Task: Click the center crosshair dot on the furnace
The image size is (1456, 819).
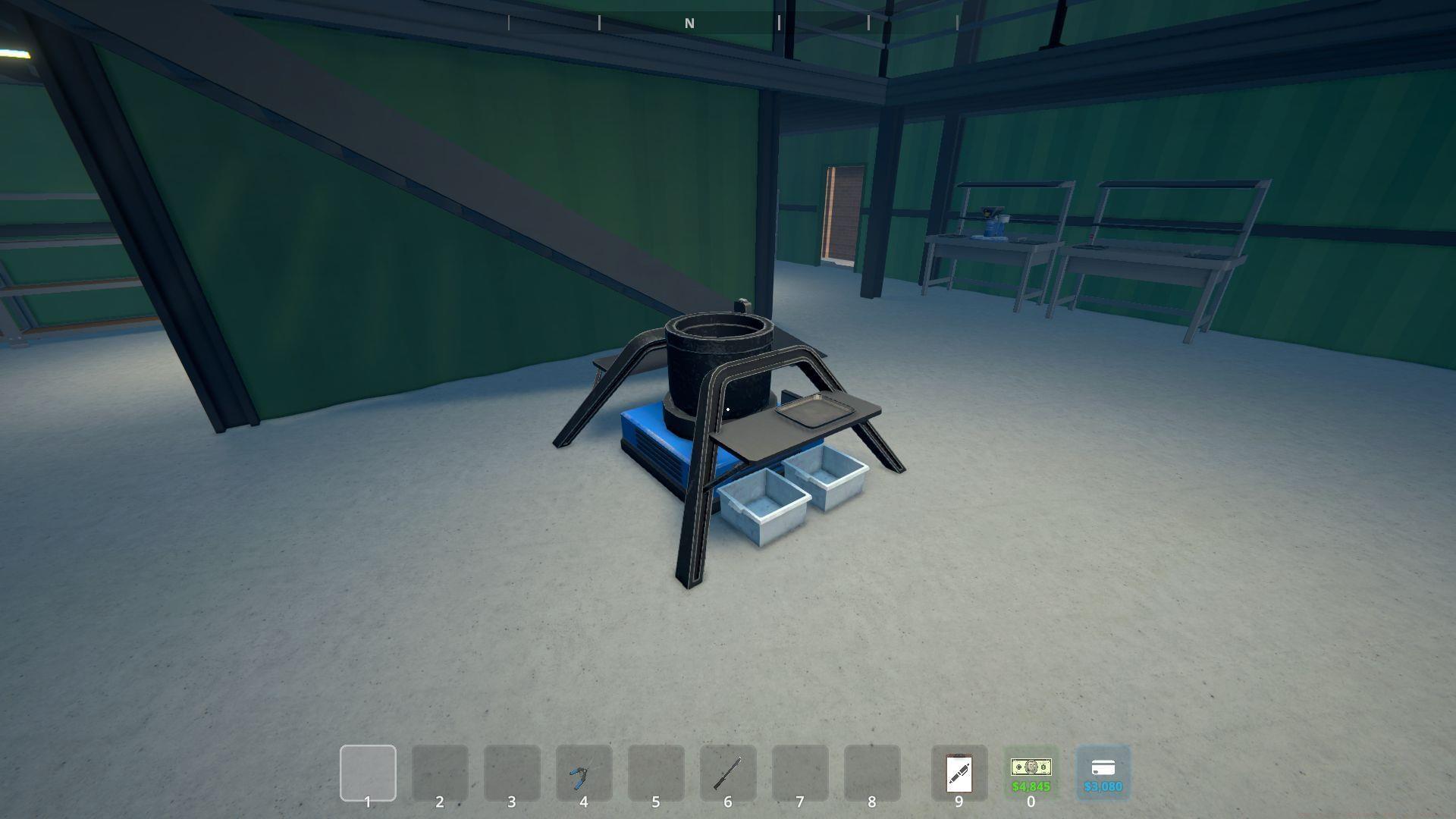Action: (726, 409)
